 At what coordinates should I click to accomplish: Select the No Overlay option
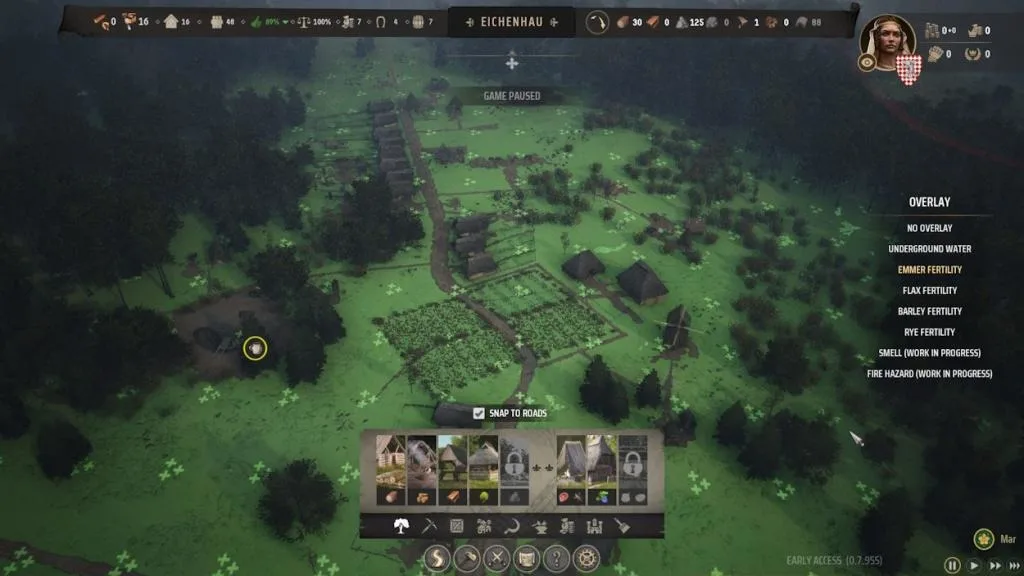tap(929, 228)
